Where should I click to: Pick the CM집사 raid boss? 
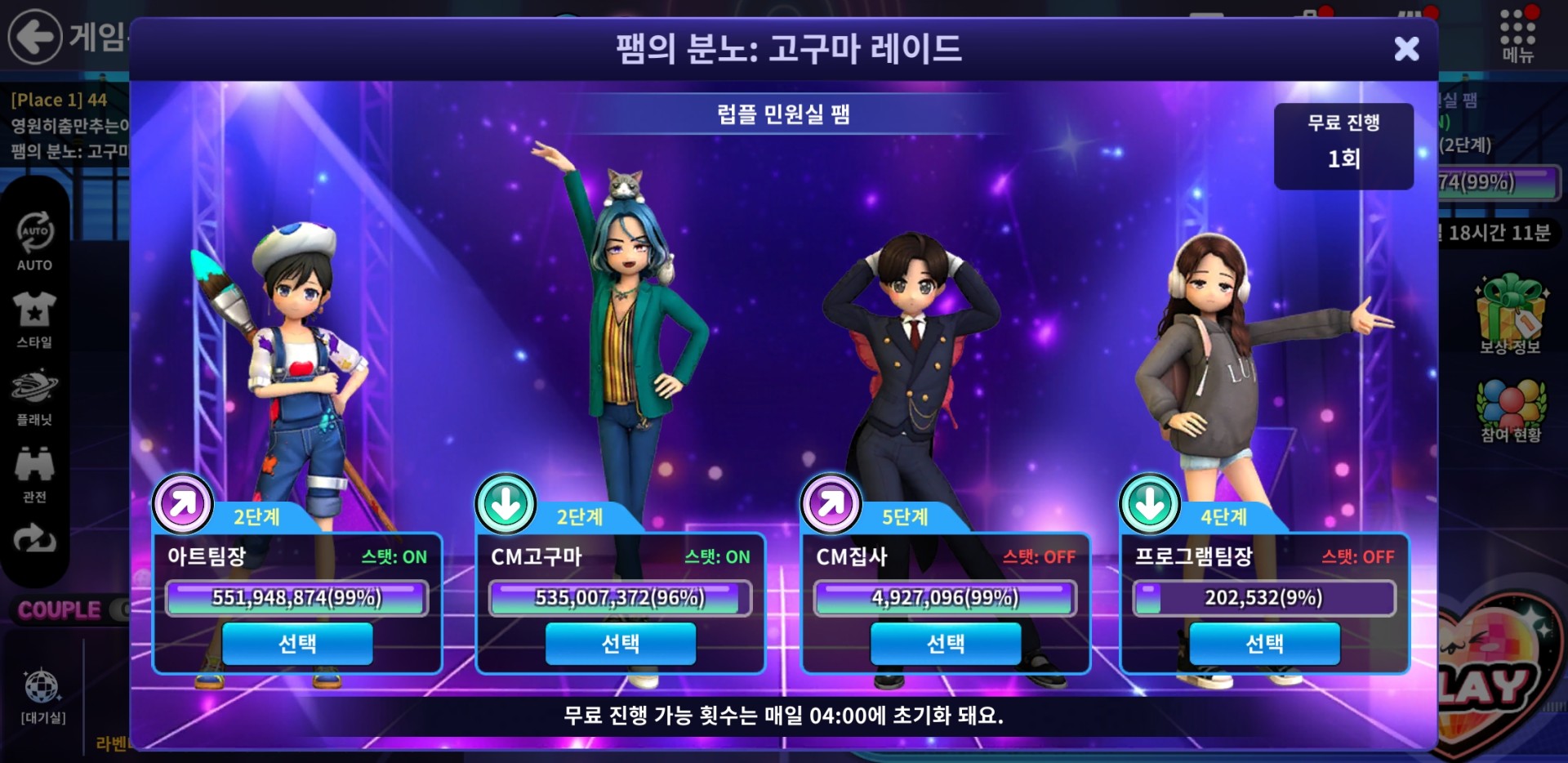945,644
